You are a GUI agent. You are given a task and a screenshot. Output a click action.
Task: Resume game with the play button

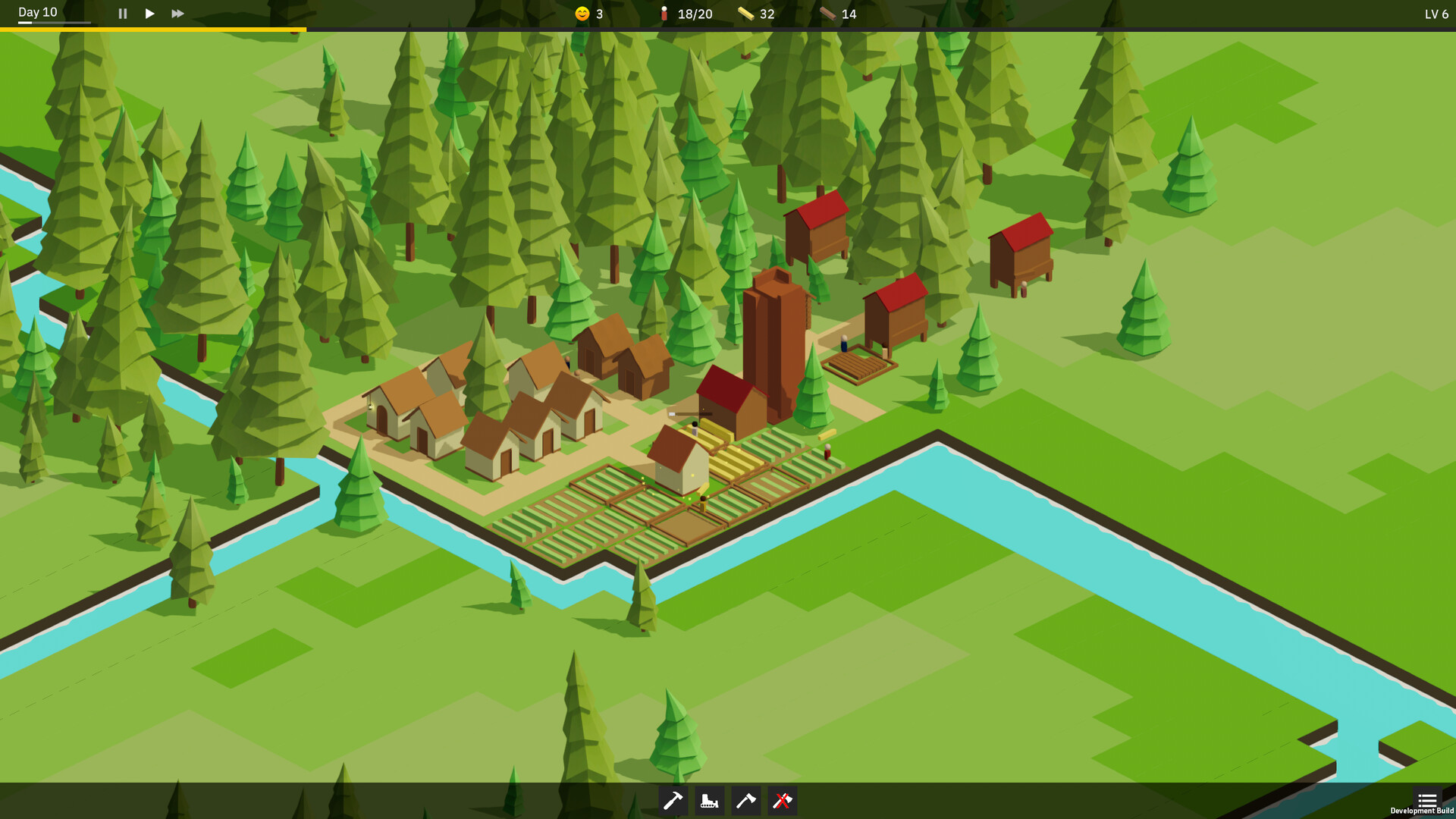click(x=149, y=13)
